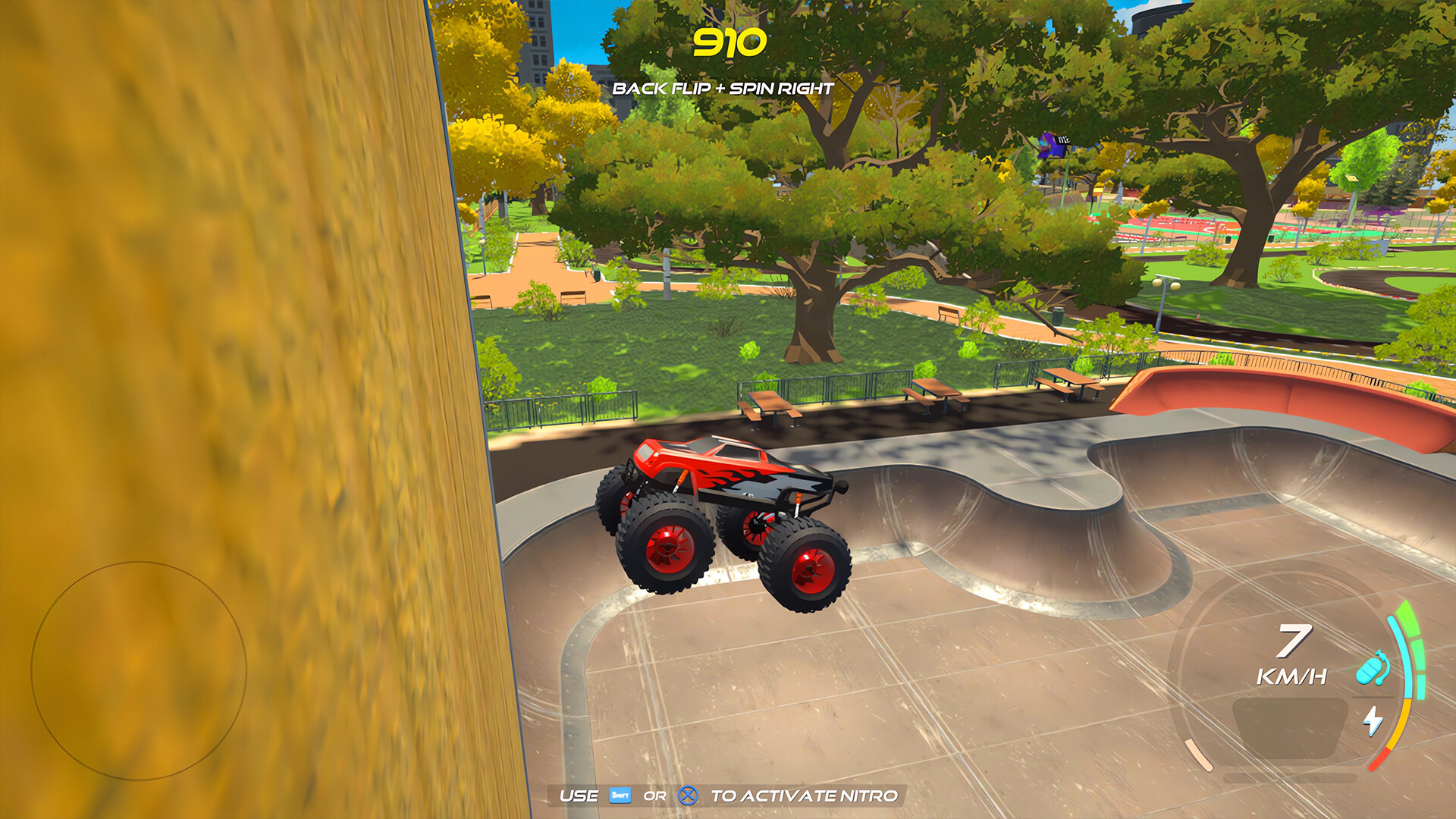This screenshot has width=1456, height=819.
Task: Click the OR label in nitro prompt
Action: click(x=656, y=795)
